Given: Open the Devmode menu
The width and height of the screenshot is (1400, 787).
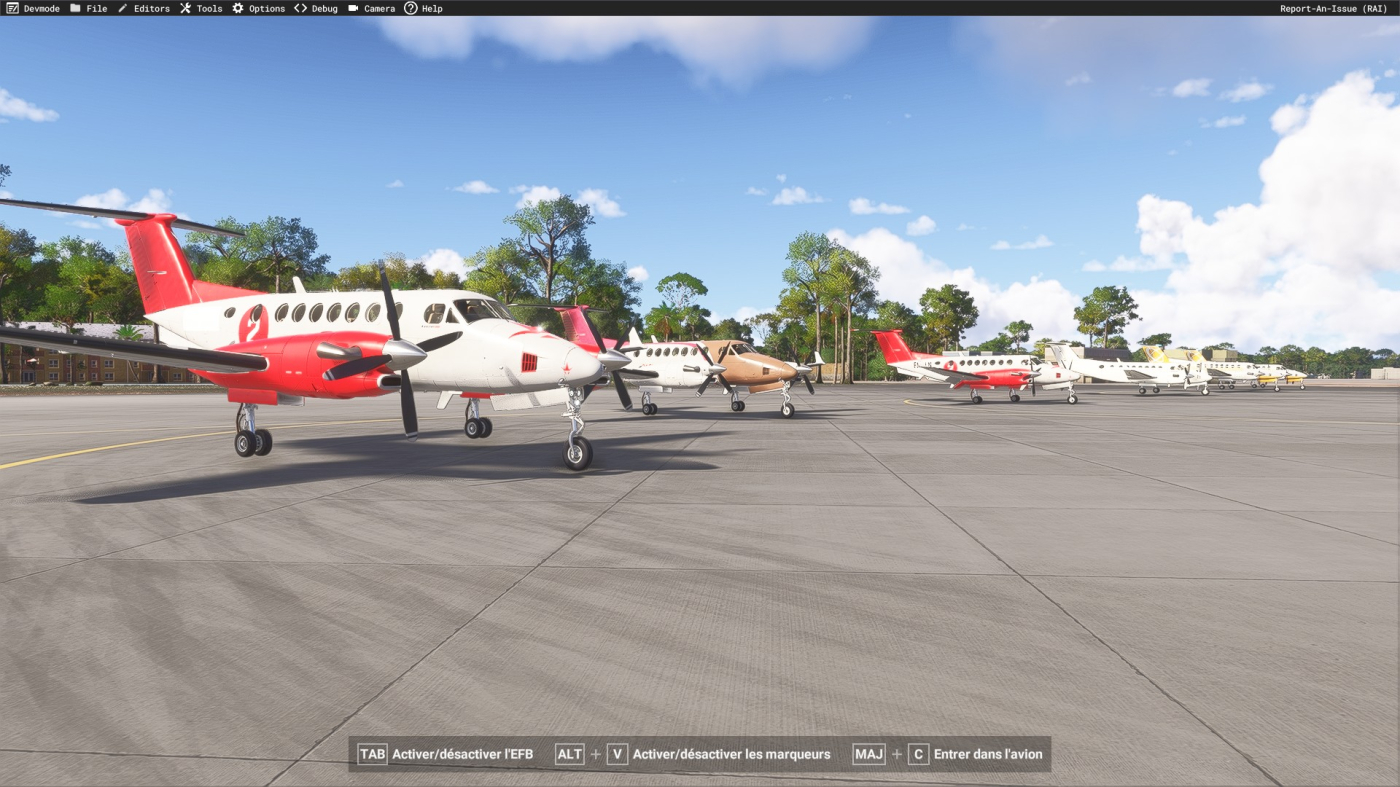Looking at the screenshot, I should click(x=33, y=8).
